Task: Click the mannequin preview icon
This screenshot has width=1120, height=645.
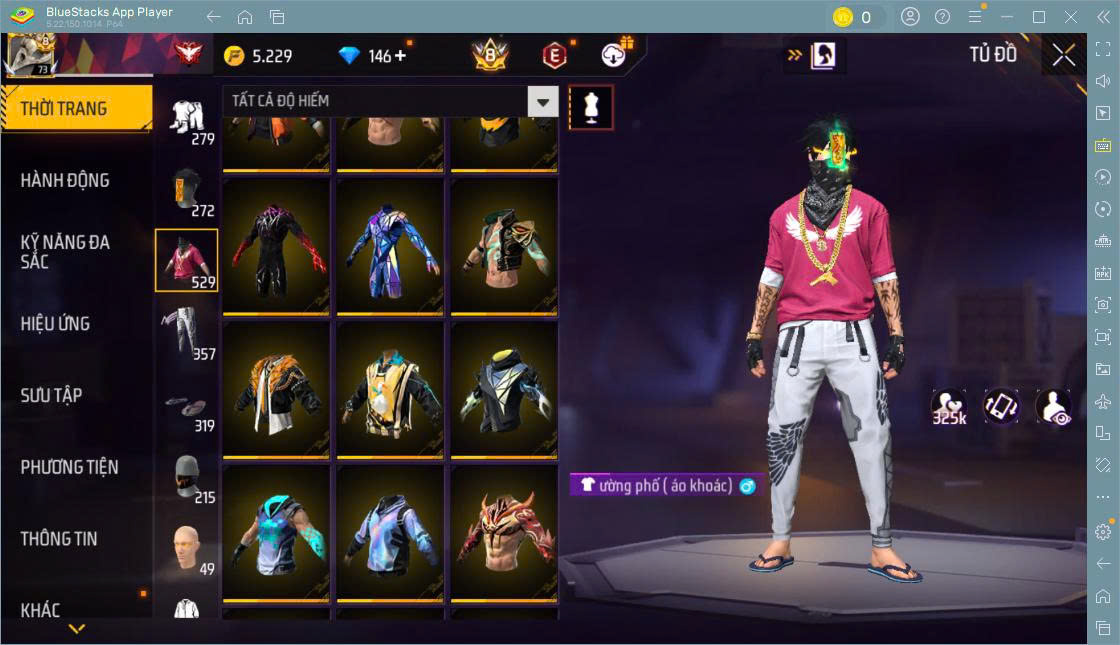Action: pos(591,107)
